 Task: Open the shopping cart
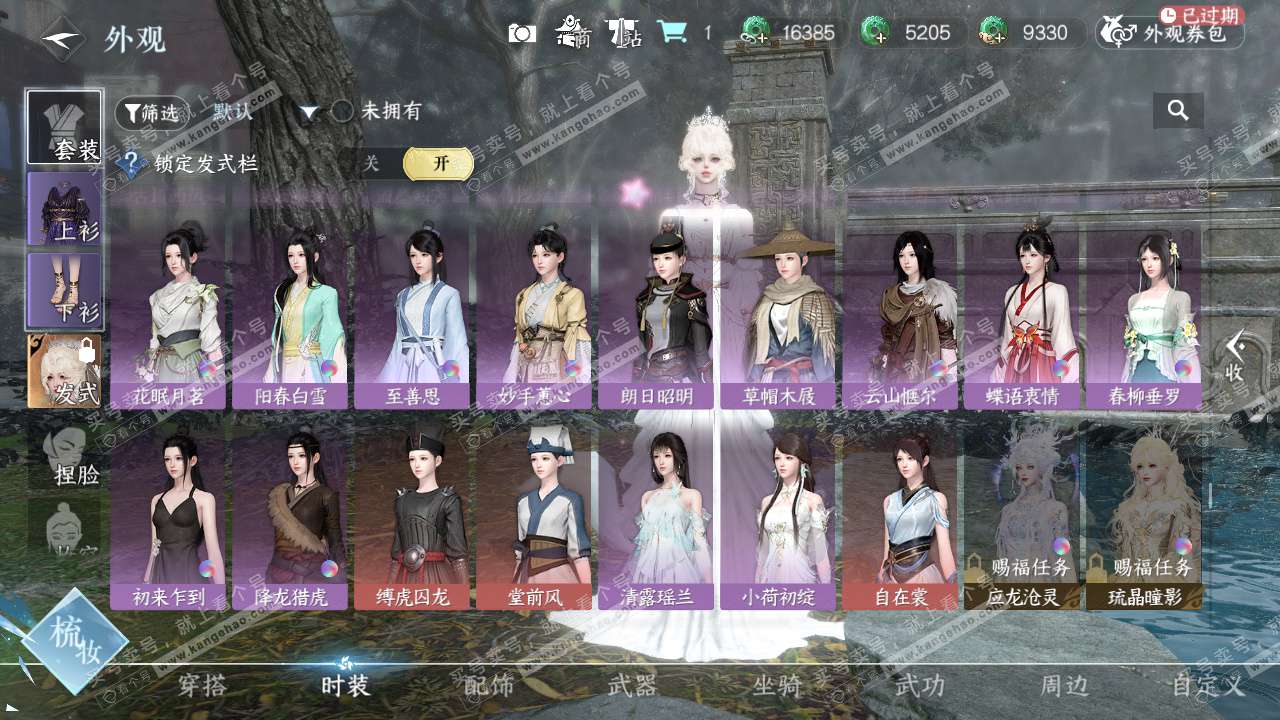pyautogui.click(x=672, y=33)
